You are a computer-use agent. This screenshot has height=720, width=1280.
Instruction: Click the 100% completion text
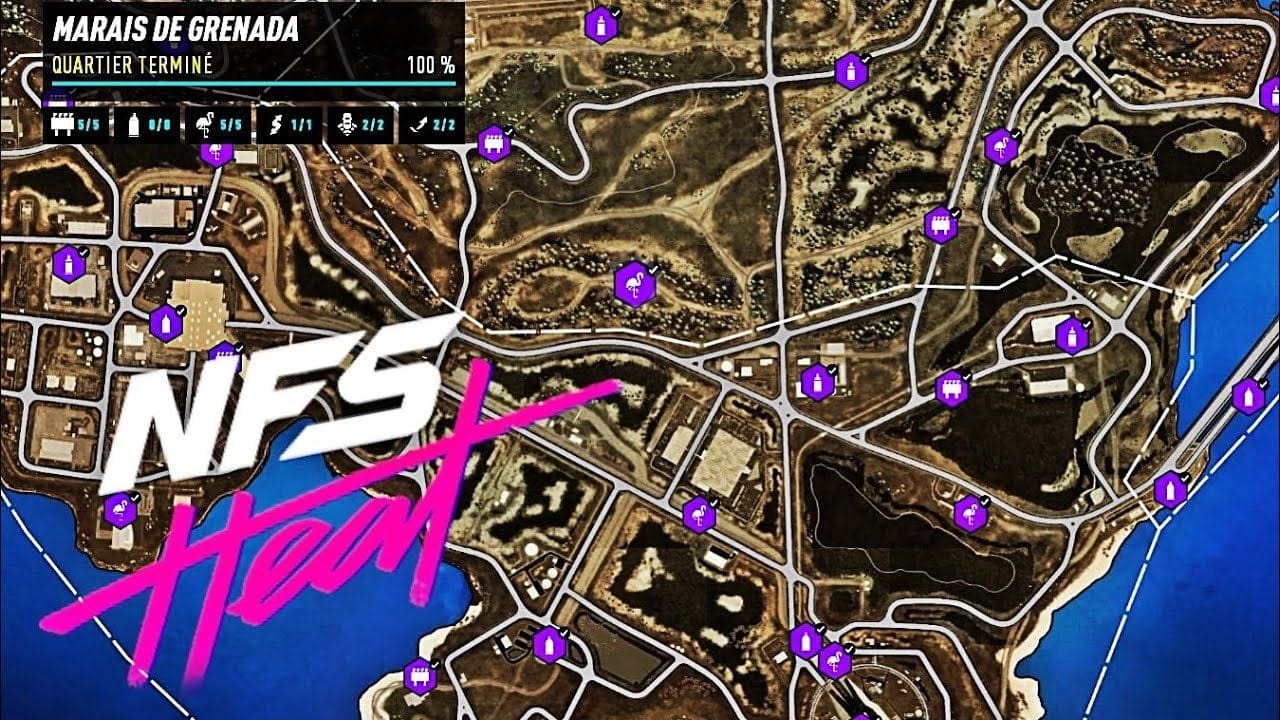click(433, 62)
